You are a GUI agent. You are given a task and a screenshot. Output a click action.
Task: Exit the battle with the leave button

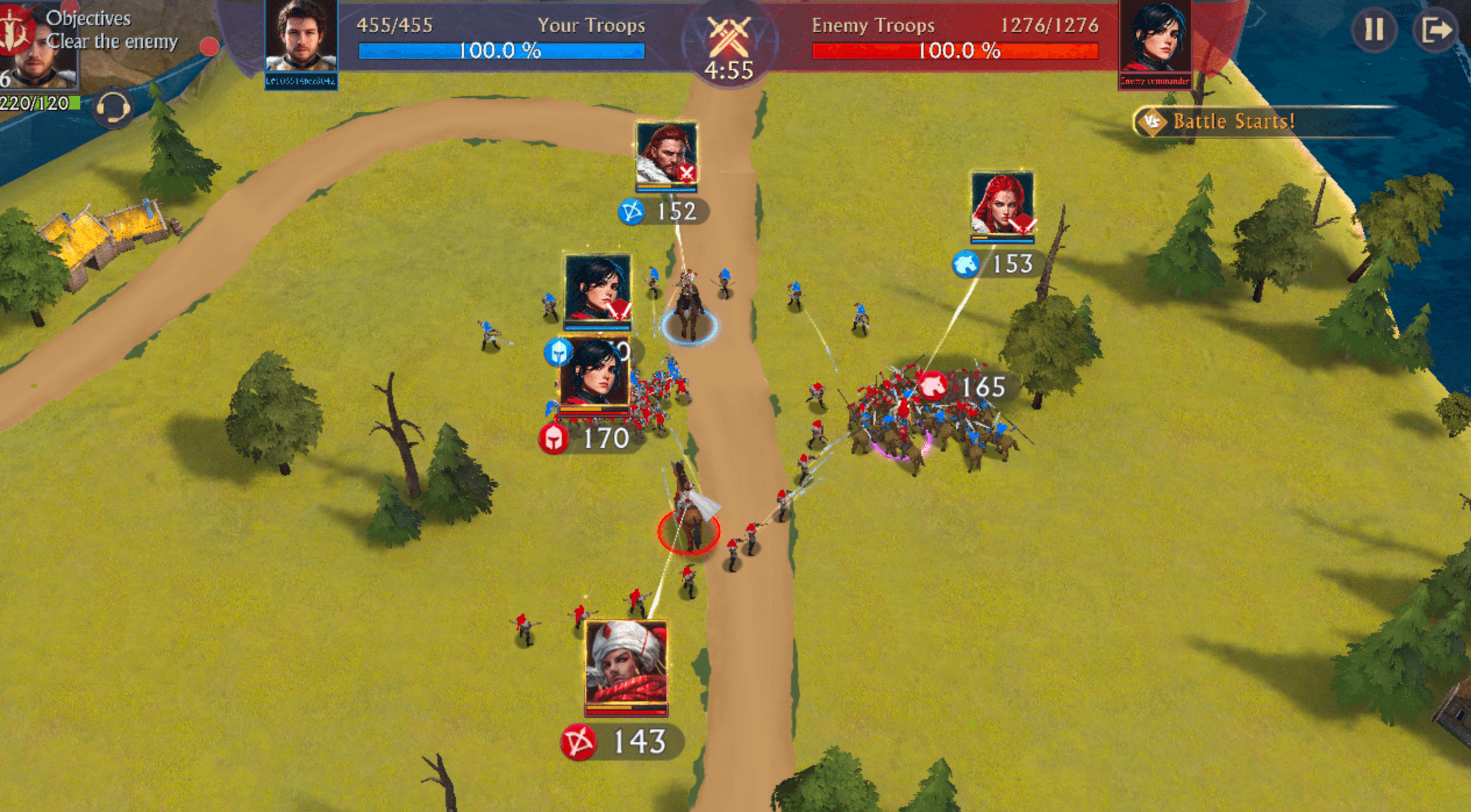1435,29
